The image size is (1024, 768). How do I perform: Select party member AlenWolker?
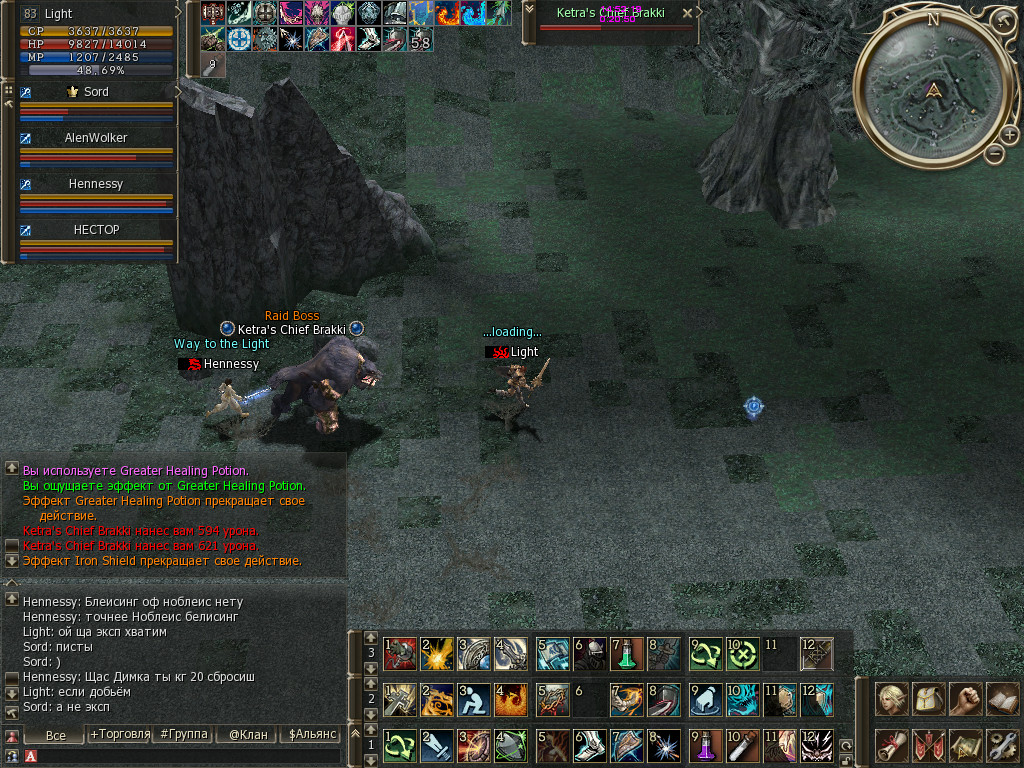(x=96, y=138)
